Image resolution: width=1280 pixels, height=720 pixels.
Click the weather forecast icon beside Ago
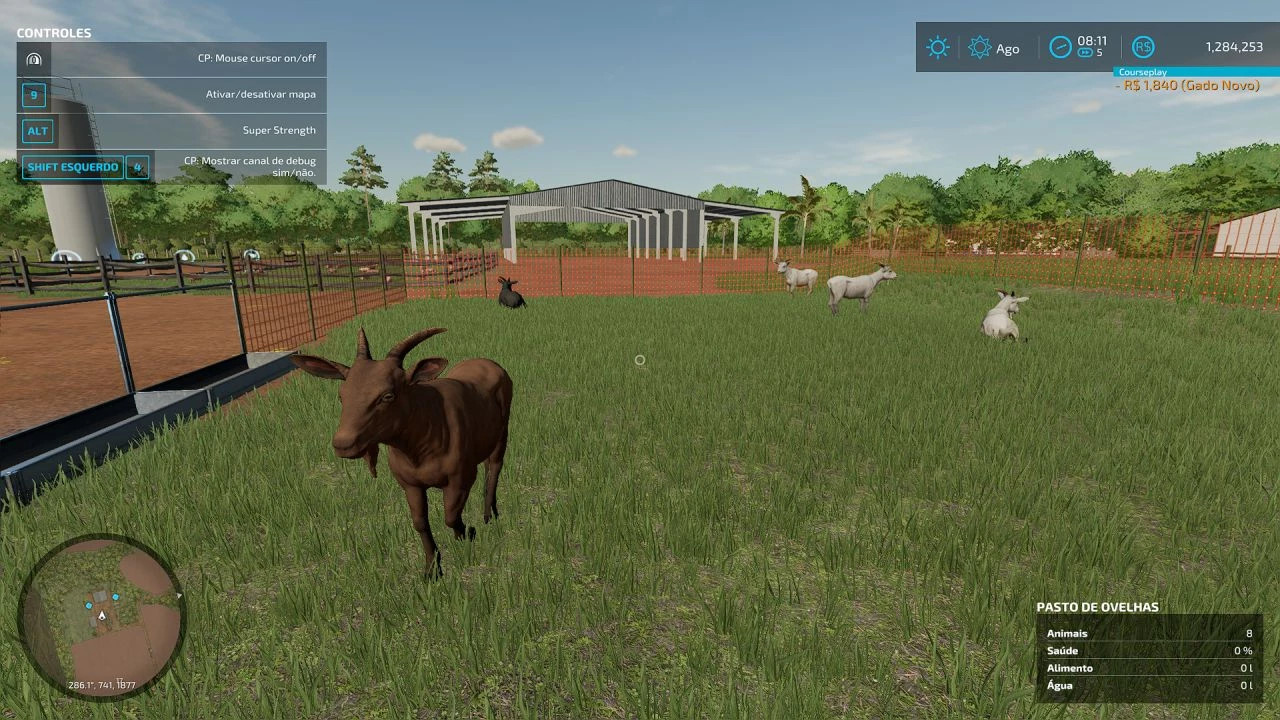click(x=980, y=47)
